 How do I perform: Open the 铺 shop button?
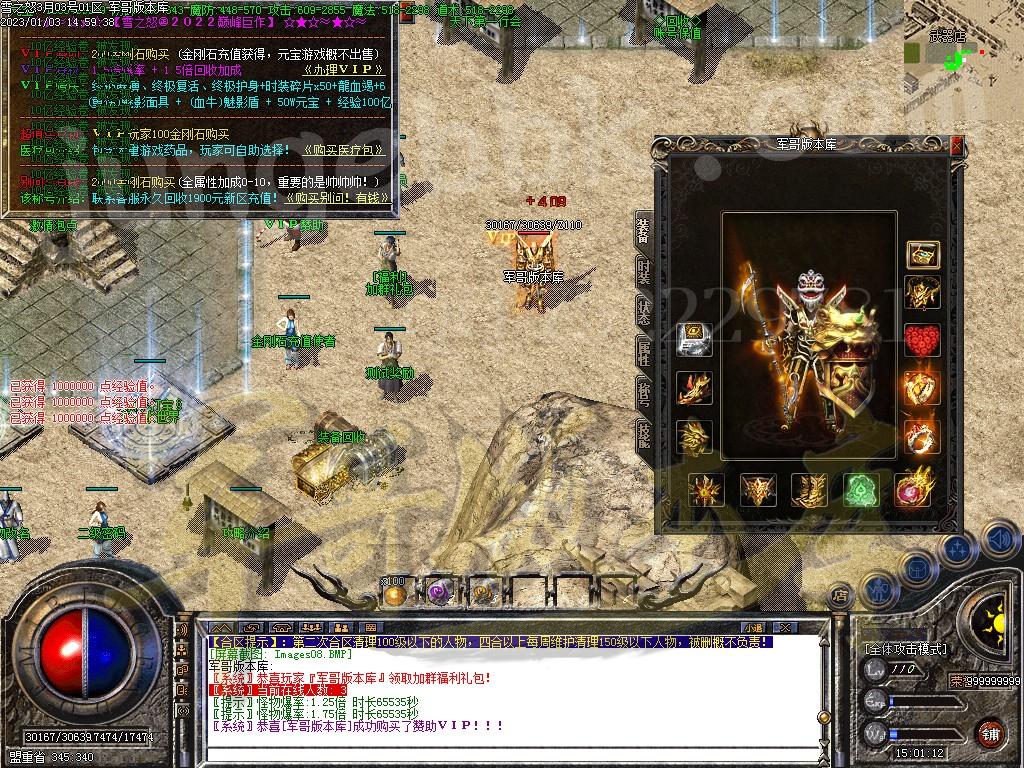990,735
